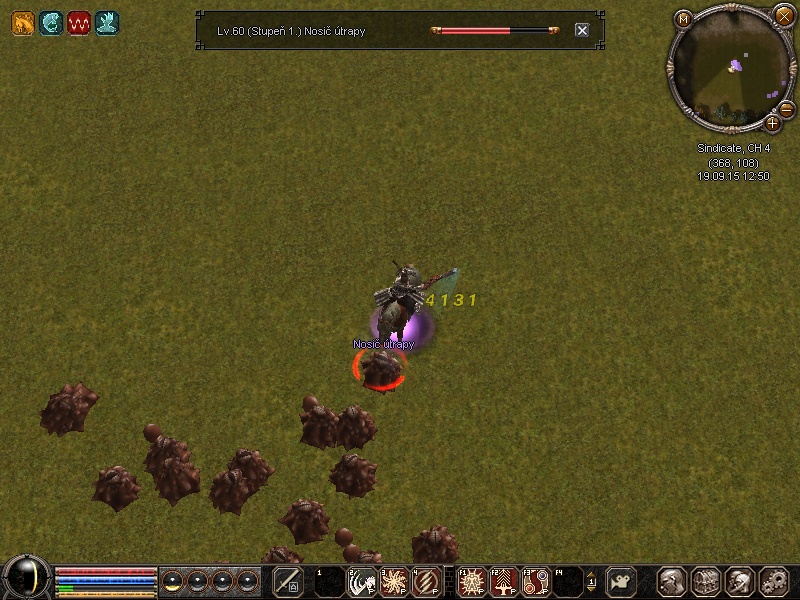Use the F2 quickslot skill
Viewport: 800px width, 600px height.
tap(504, 581)
